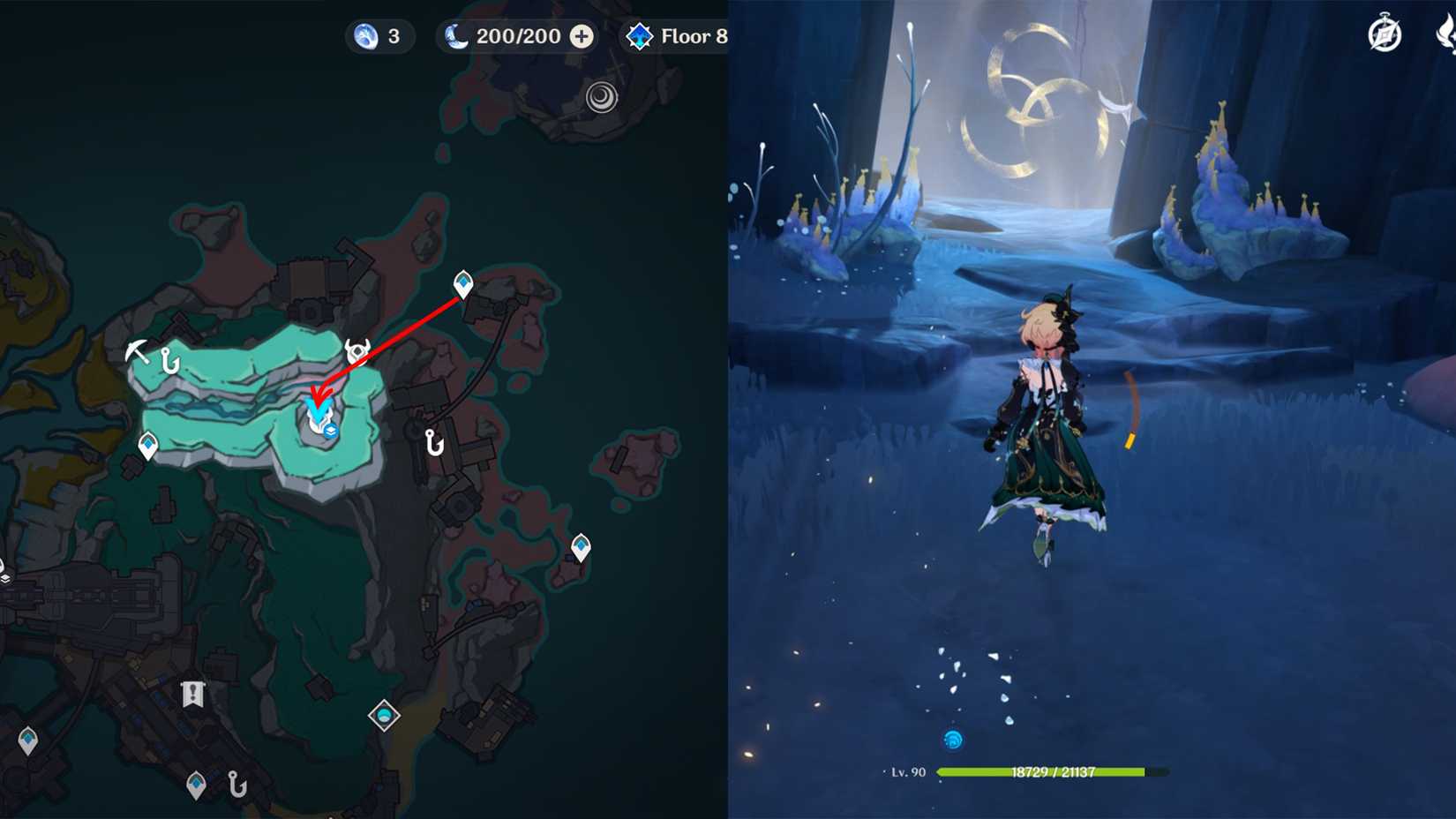Screen dimensions: 1456x819
Task: Select the teal teleport marker on the map's left
Action: pyautogui.click(x=147, y=443)
